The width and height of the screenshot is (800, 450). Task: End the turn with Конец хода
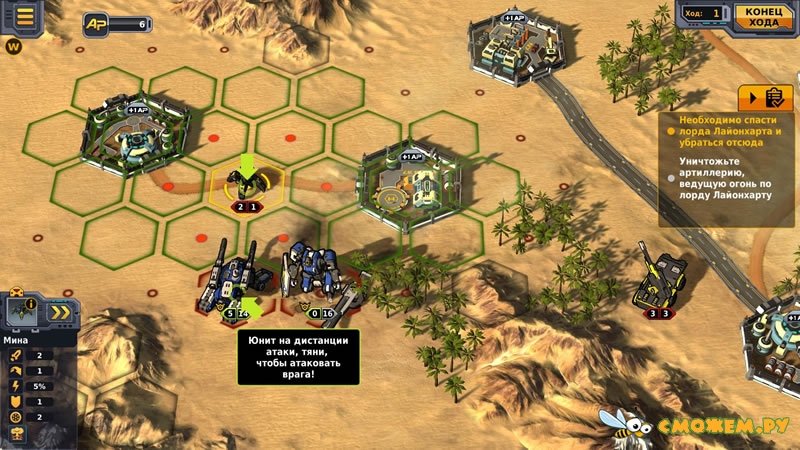762,14
